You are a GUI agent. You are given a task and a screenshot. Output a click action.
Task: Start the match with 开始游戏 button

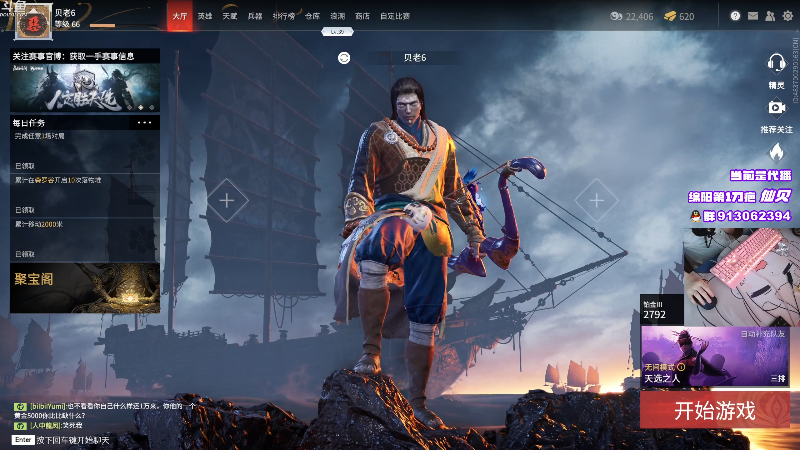[714, 410]
